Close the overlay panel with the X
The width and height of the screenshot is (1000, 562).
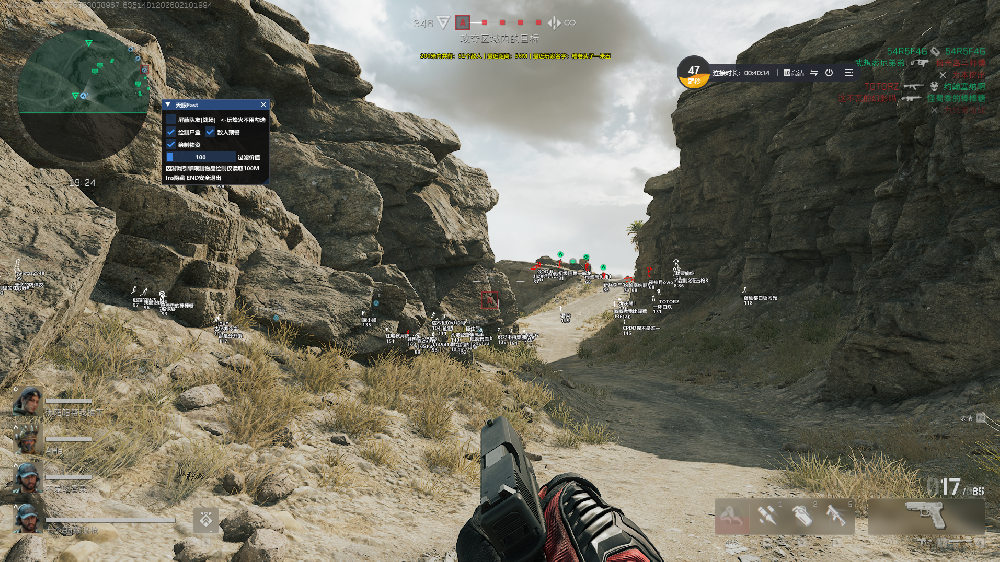point(263,104)
